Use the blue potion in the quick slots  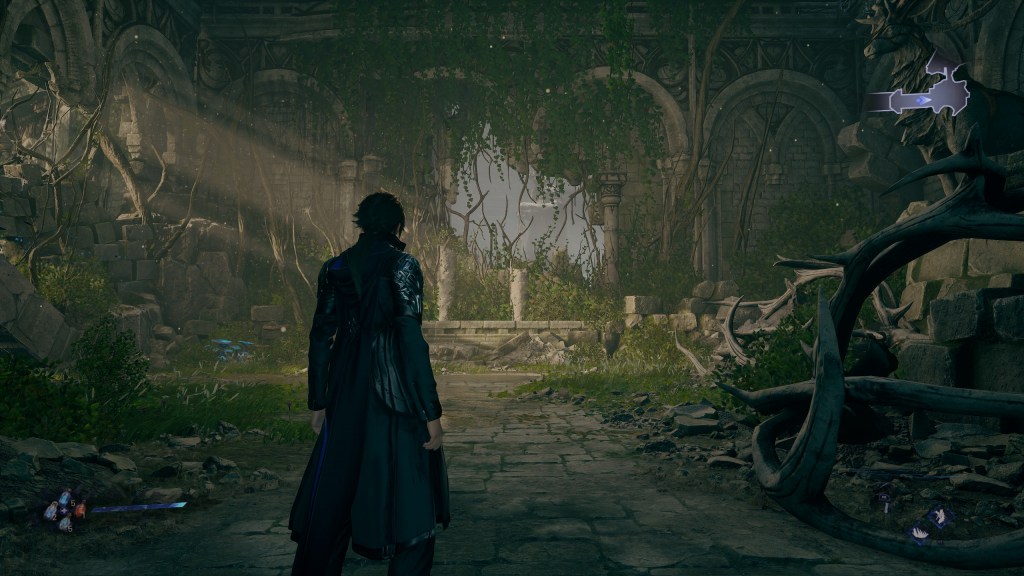pyautogui.click(x=65, y=497)
